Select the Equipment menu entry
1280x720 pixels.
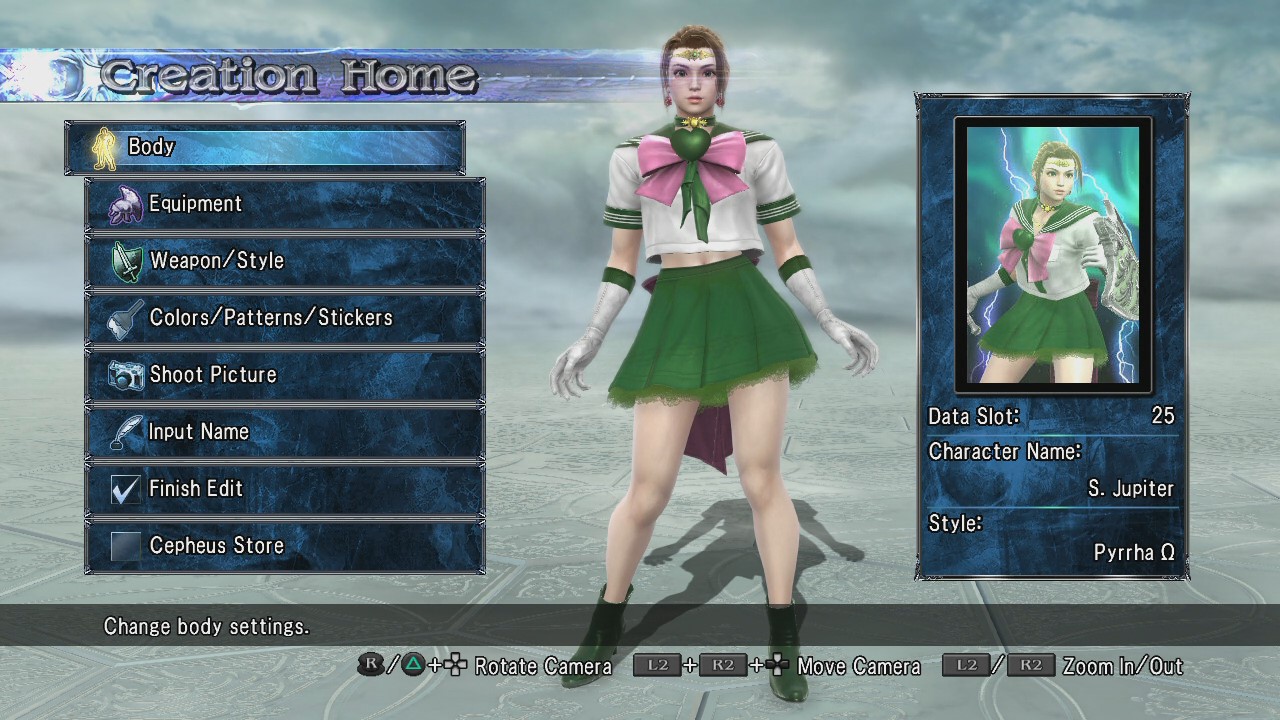tap(285, 204)
